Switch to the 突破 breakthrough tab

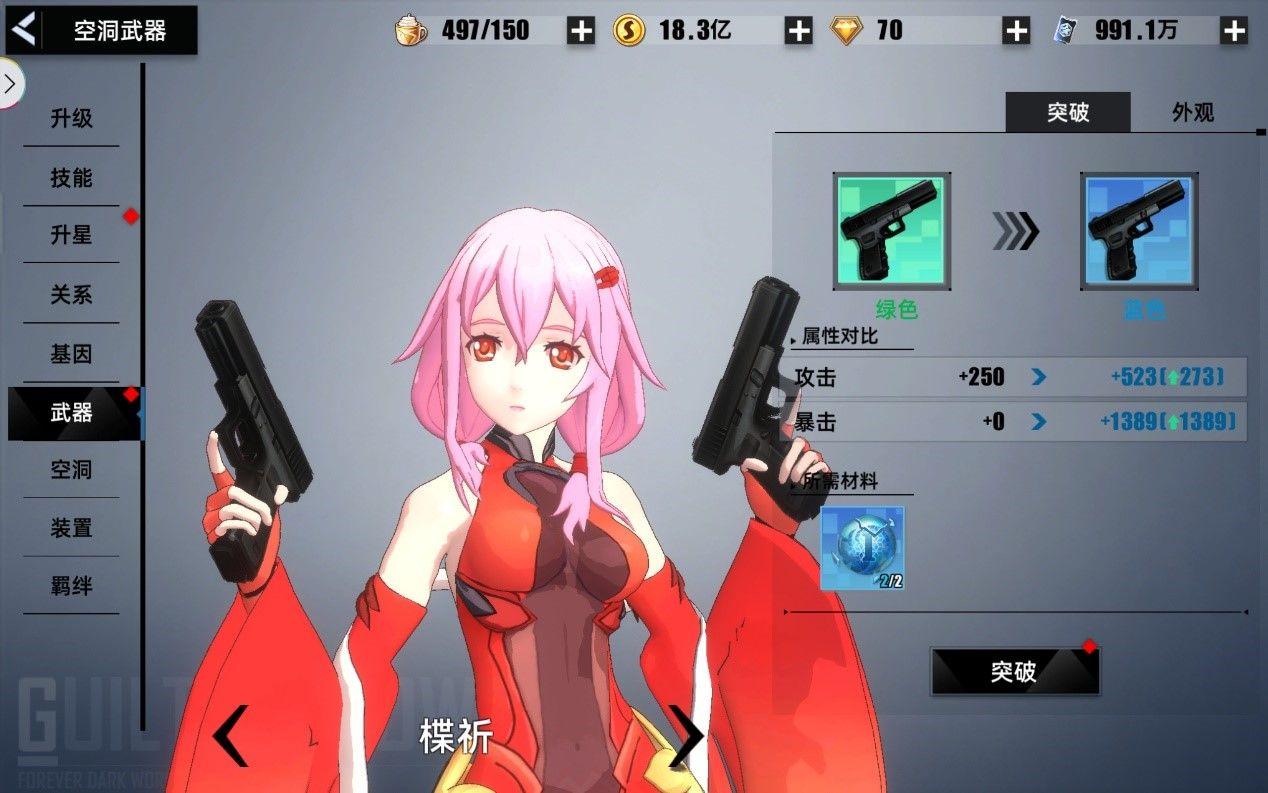pos(1067,112)
